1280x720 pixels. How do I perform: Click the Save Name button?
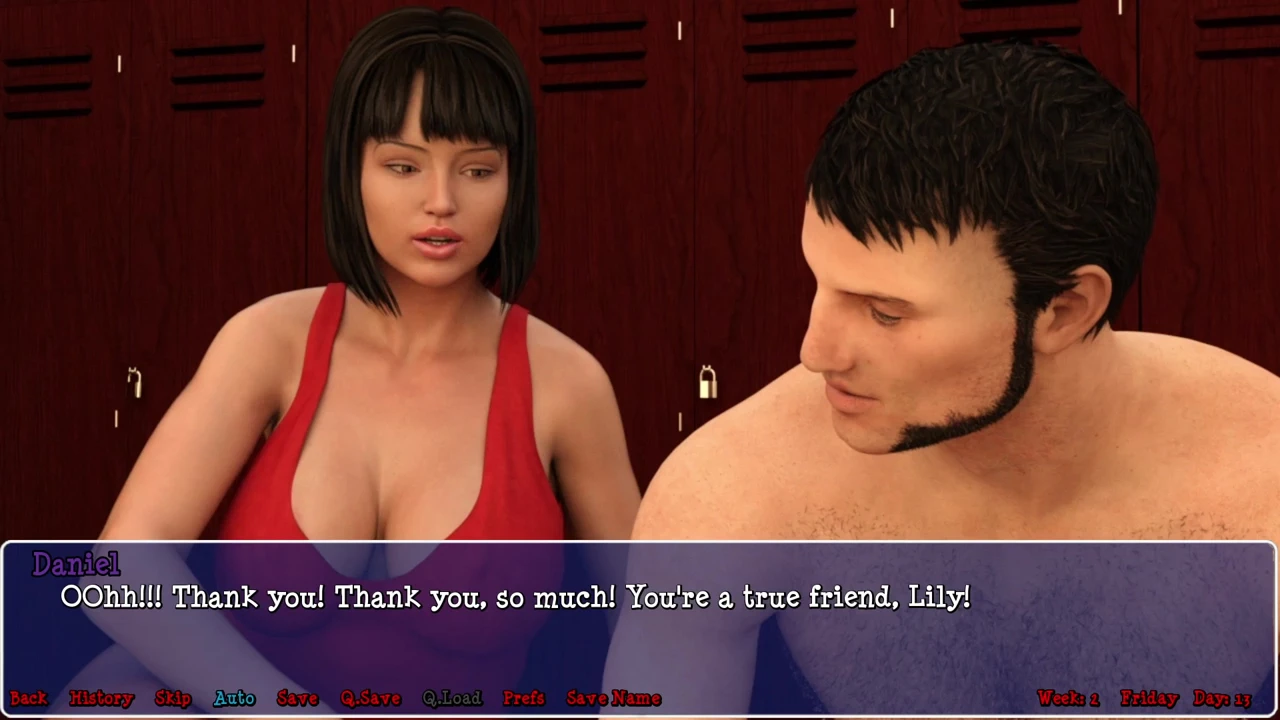pyautogui.click(x=614, y=698)
